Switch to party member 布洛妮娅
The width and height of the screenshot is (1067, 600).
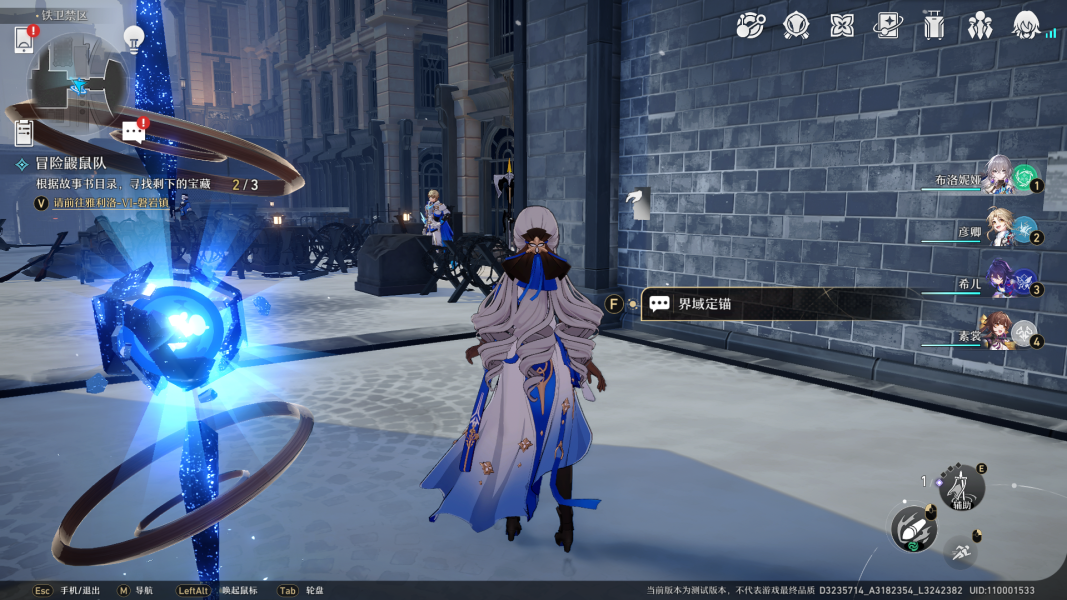click(x=1000, y=176)
